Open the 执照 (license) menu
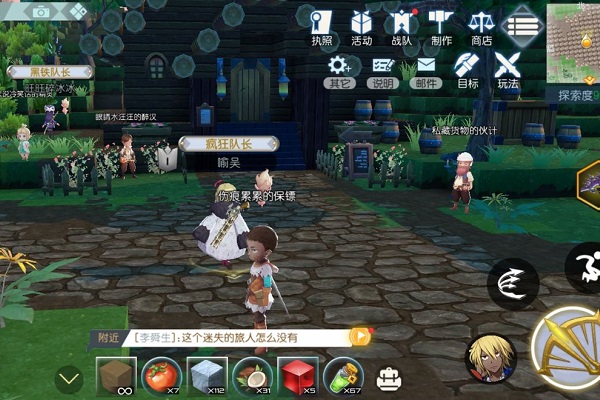Image resolution: width=600 pixels, height=400 pixels. 321,26
